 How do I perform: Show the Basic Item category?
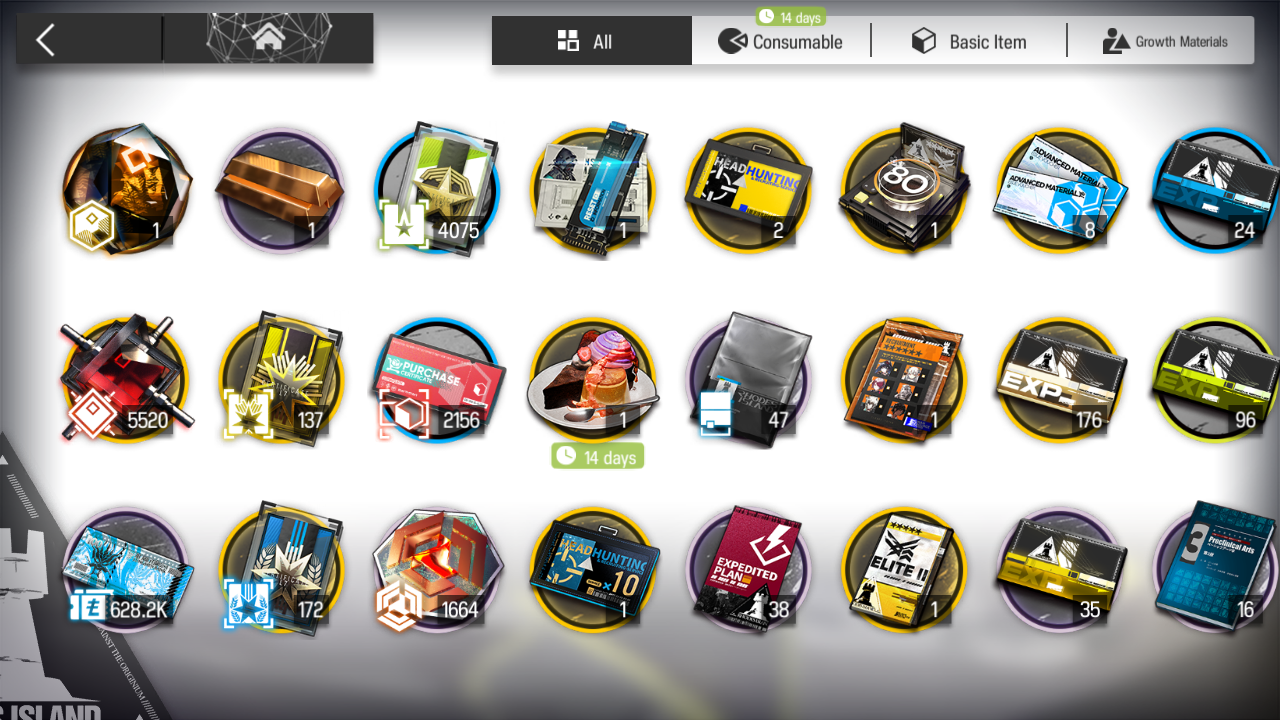(x=968, y=41)
